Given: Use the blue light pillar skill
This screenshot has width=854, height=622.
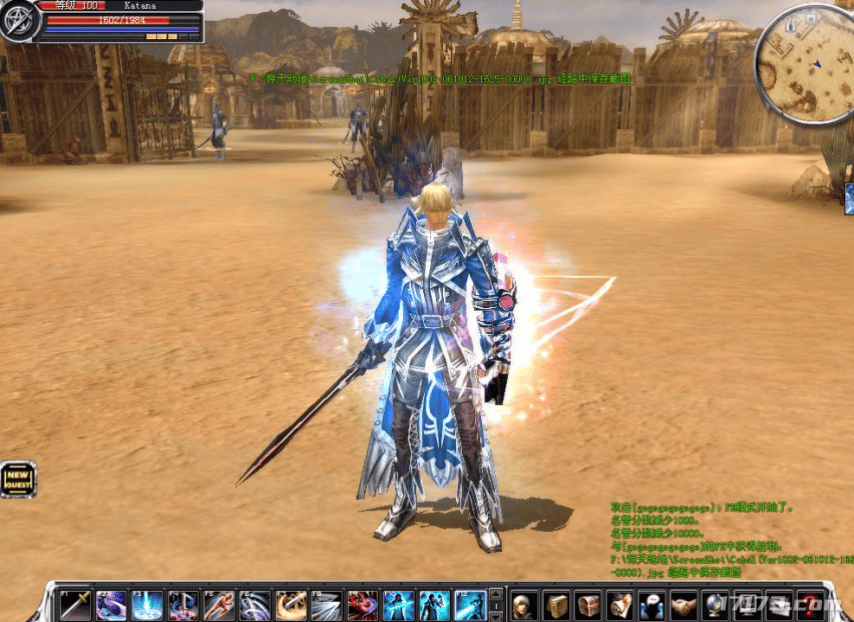Looking at the screenshot, I should (148, 605).
